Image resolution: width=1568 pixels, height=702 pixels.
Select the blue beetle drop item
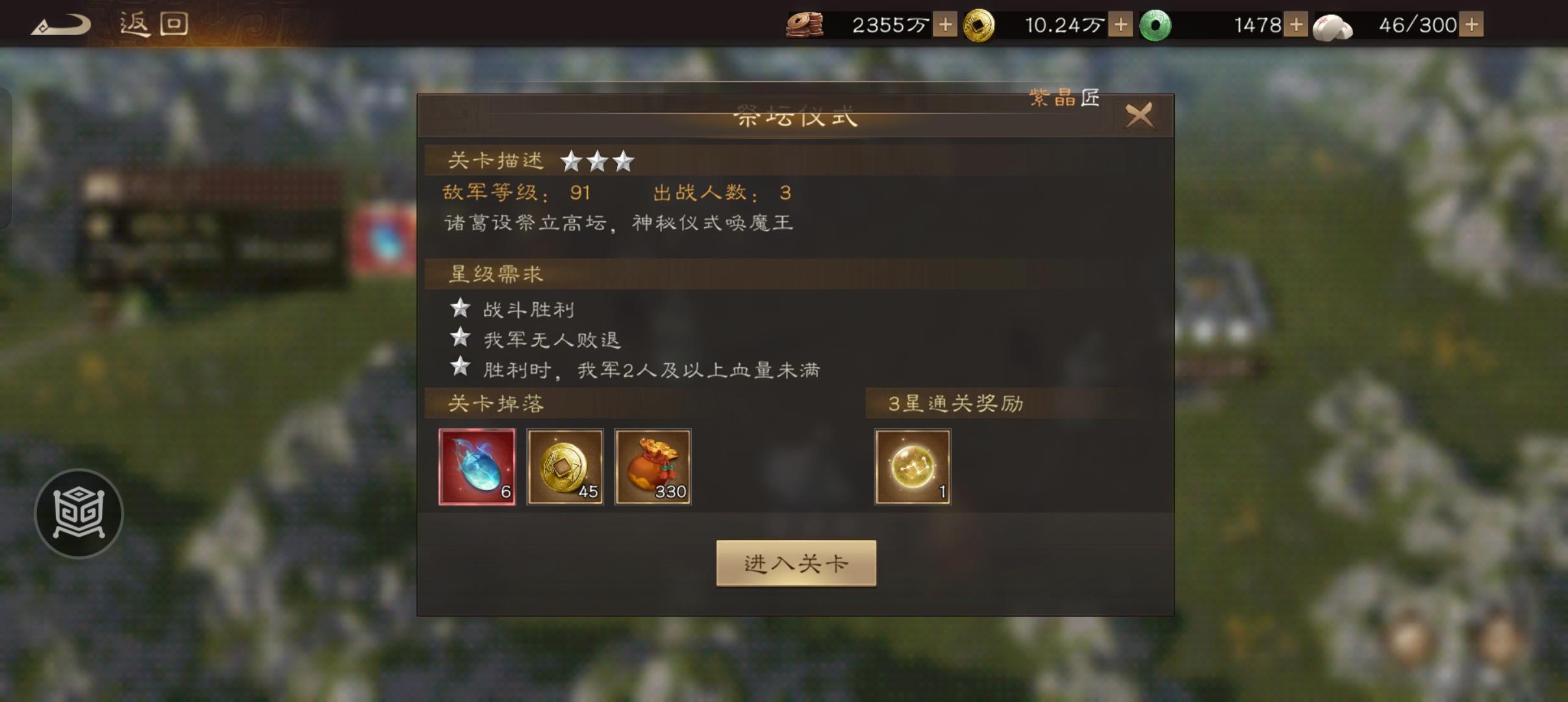click(476, 465)
